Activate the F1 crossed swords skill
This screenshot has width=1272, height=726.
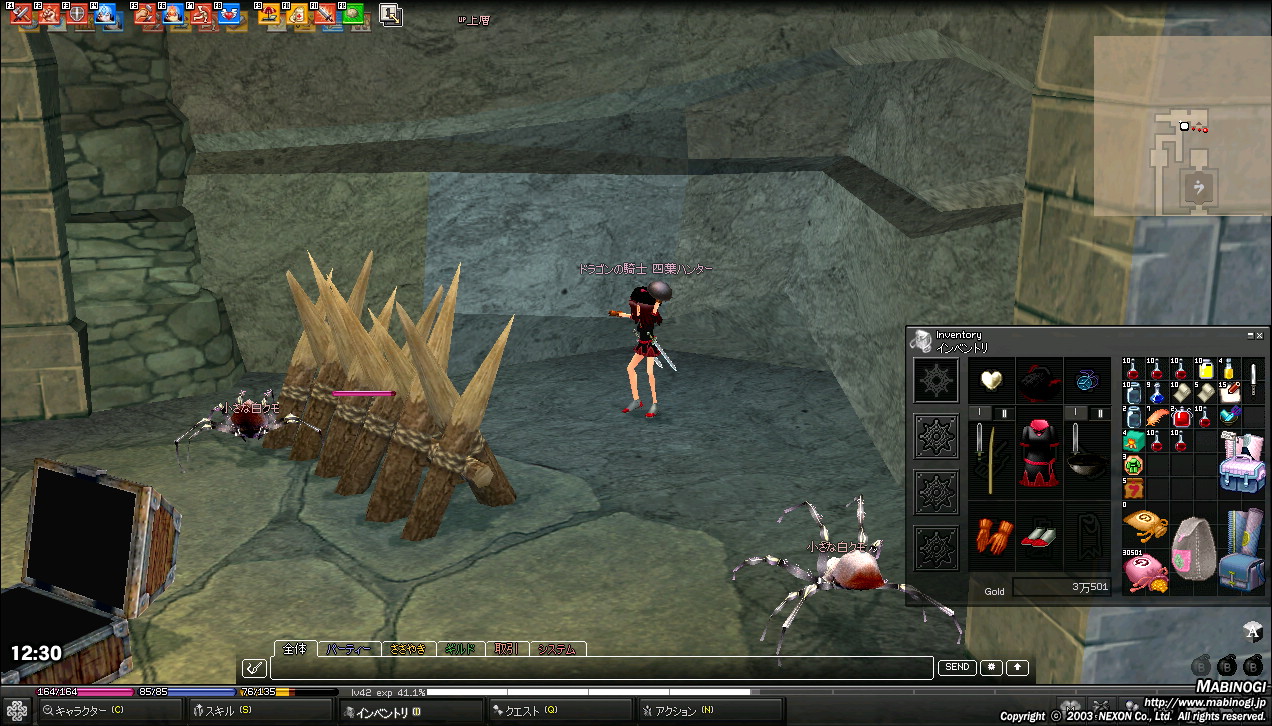[x=20, y=14]
